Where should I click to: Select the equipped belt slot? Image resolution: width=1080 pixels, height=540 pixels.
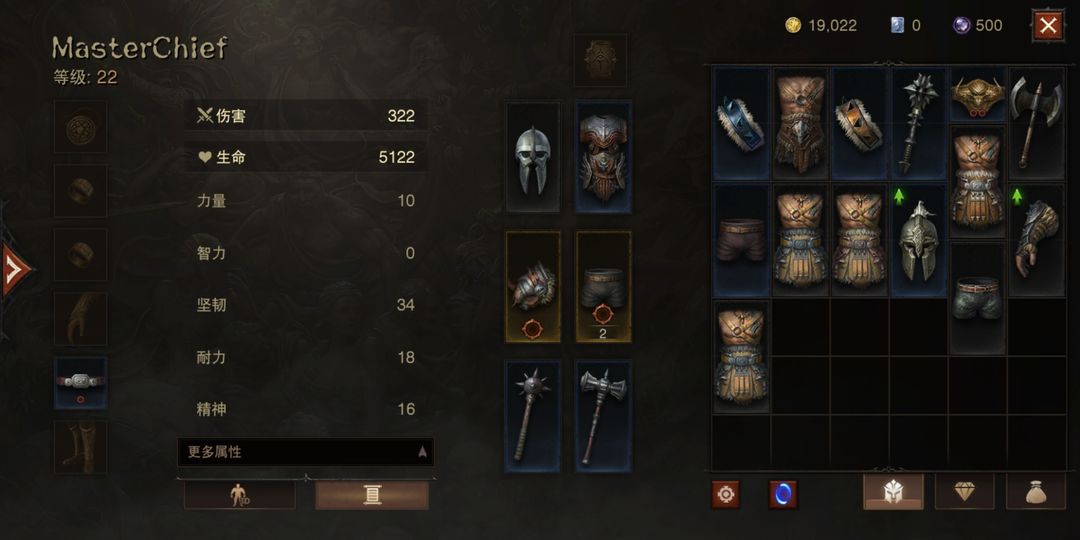tap(80, 382)
